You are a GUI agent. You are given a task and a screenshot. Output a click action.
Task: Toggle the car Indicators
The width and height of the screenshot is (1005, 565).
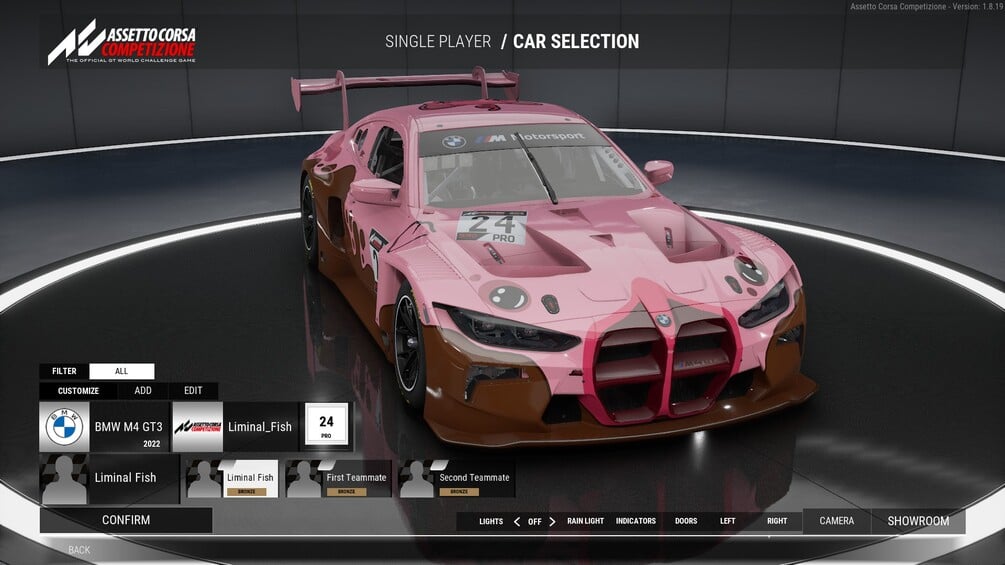click(x=636, y=521)
